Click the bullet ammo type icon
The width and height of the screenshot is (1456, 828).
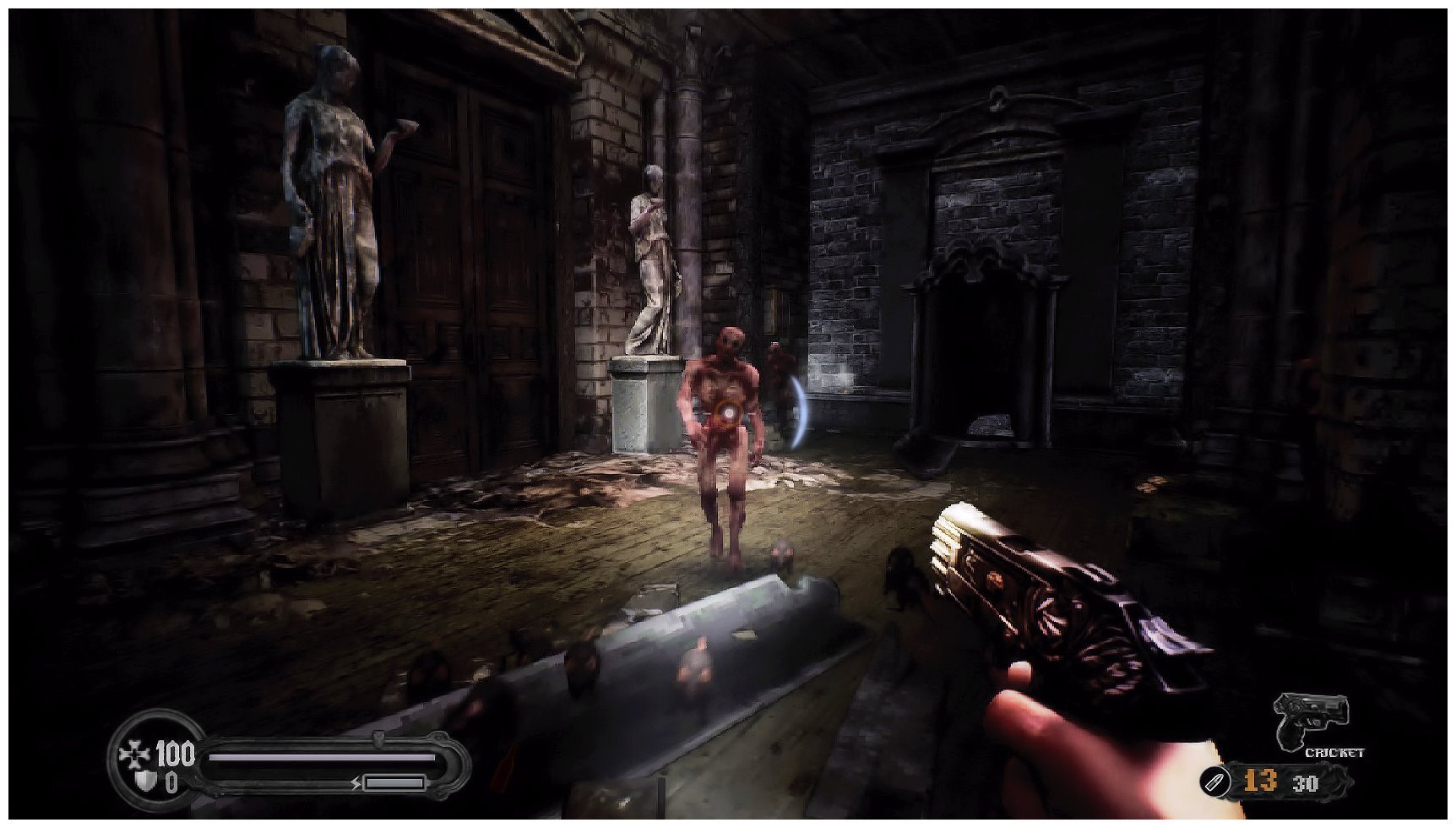tap(1214, 782)
